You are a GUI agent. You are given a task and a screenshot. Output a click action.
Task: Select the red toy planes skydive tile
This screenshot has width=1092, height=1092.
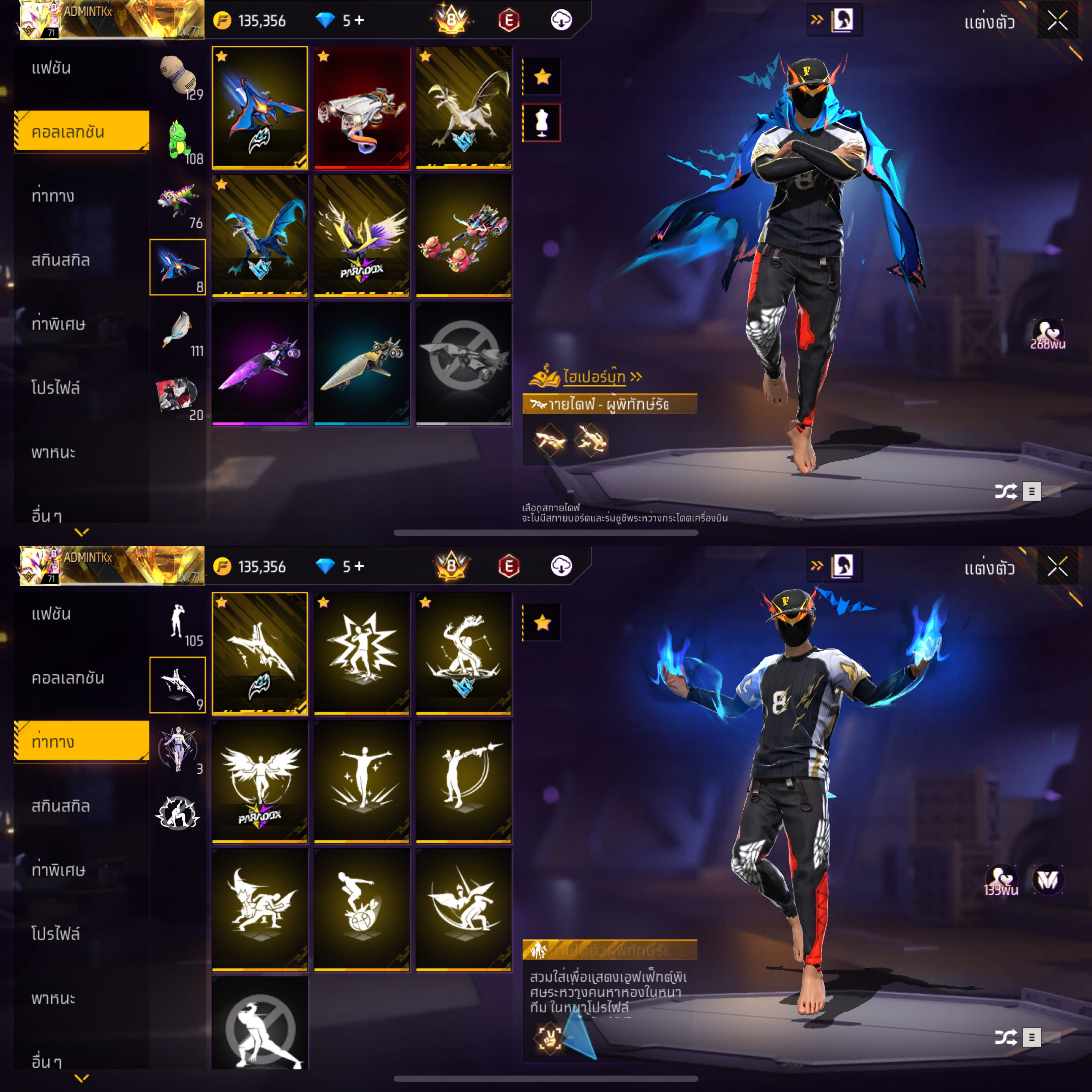point(463,235)
